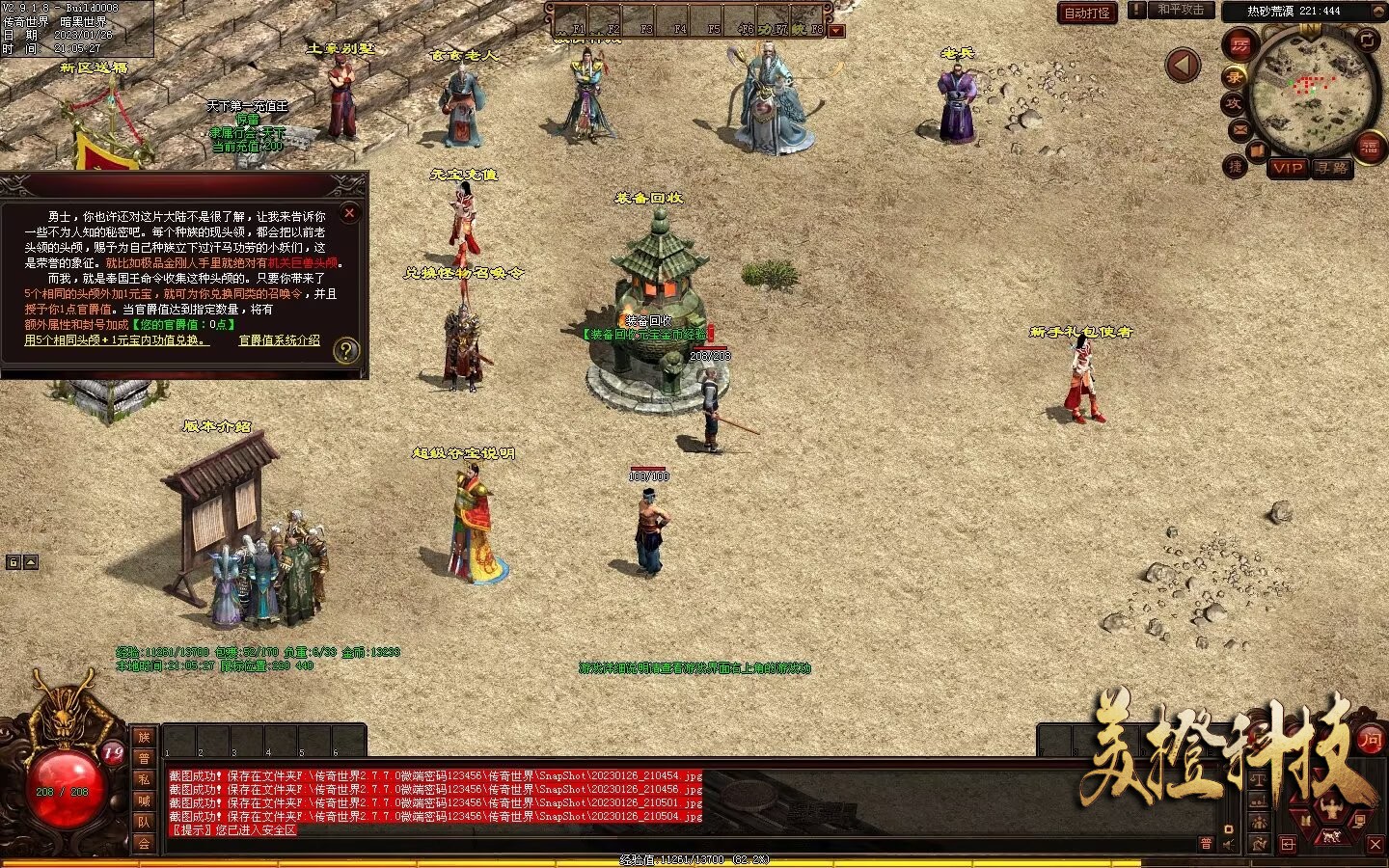Open the 官爵值系统介绍 link
The width and height of the screenshot is (1389, 868).
tap(279, 340)
